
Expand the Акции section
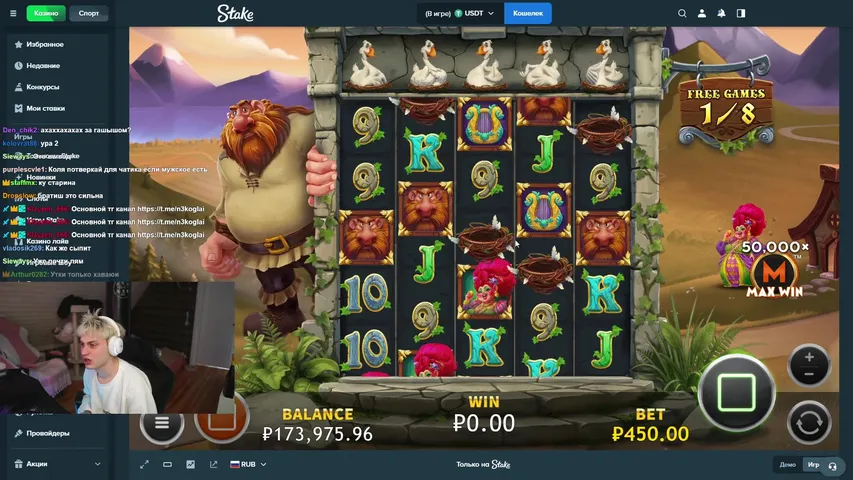coord(56,464)
